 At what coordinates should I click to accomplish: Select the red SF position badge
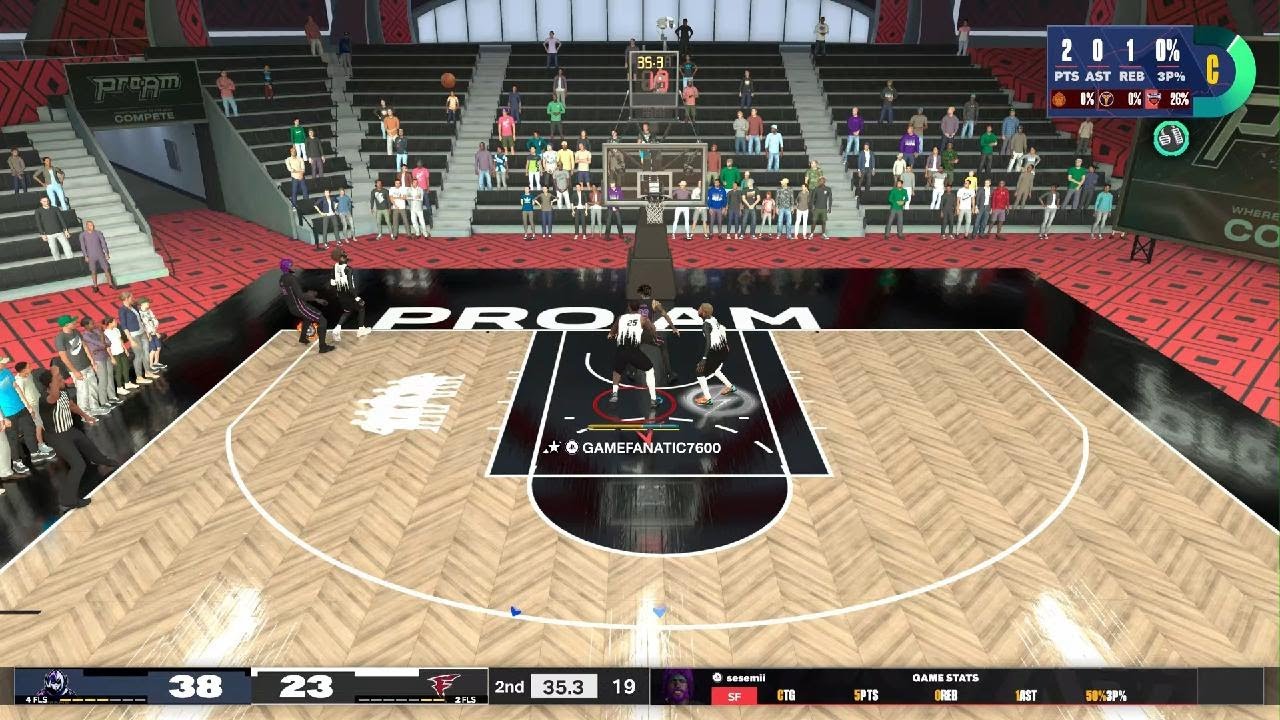pyautogui.click(x=734, y=696)
